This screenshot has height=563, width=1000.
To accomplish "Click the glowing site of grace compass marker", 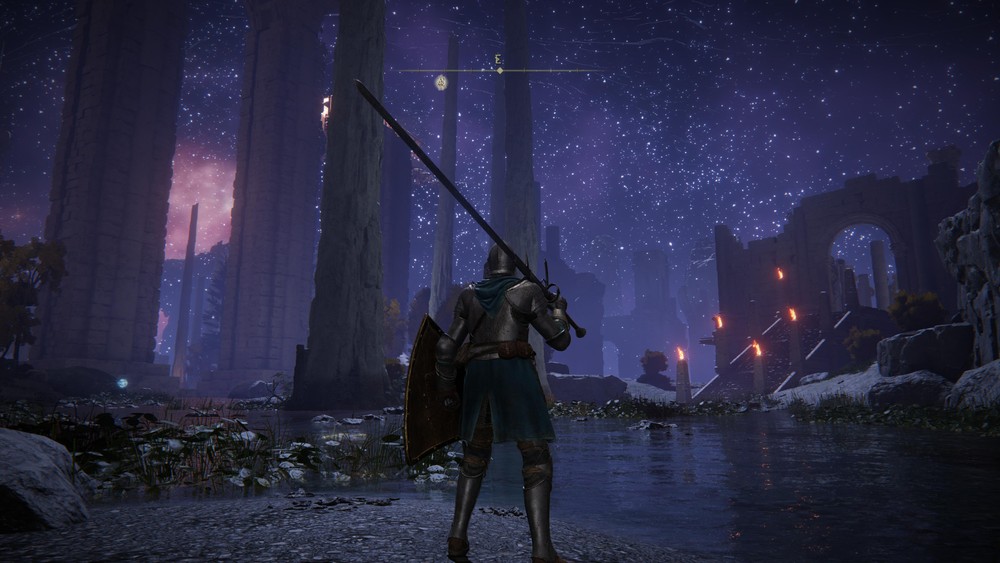I will pos(441,82).
